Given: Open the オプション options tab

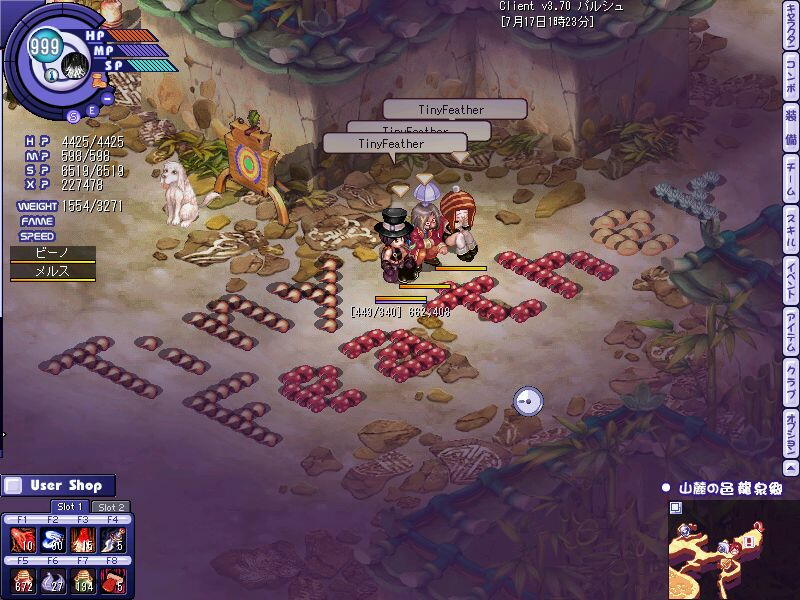Looking at the screenshot, I should coord(790,434).
